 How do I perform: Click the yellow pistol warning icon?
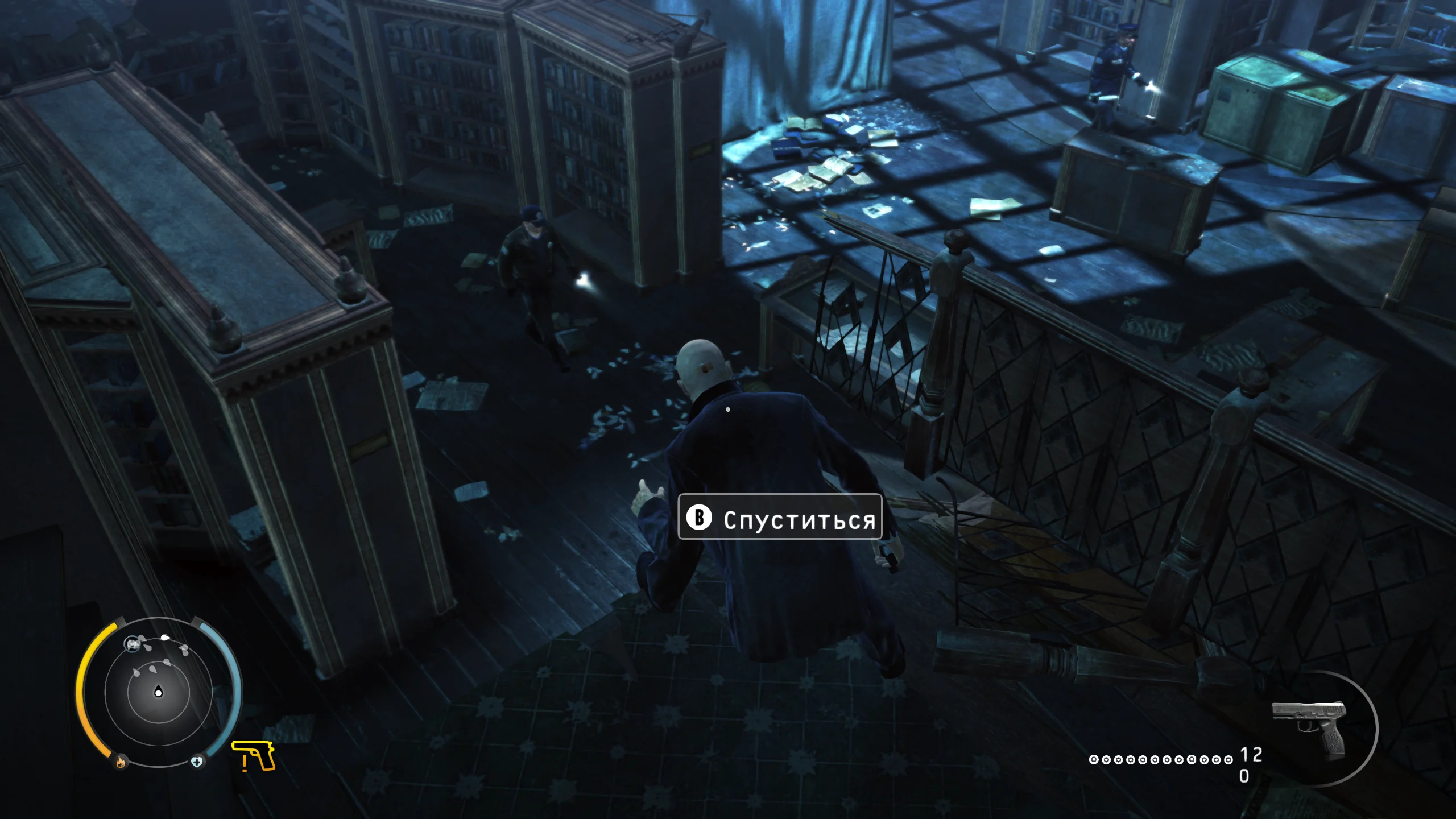(254, 756)
